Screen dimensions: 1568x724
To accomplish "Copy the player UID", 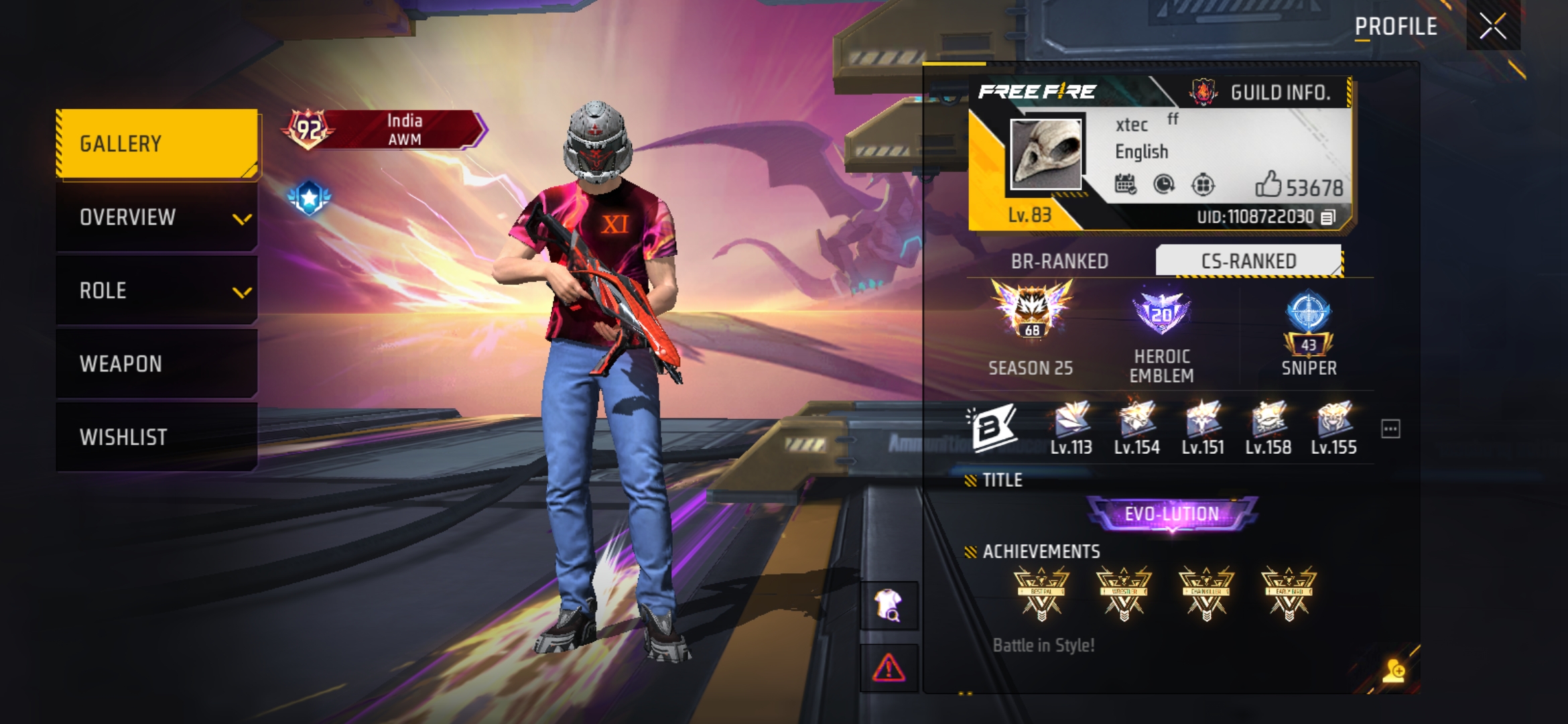I will coord(1328,217).
